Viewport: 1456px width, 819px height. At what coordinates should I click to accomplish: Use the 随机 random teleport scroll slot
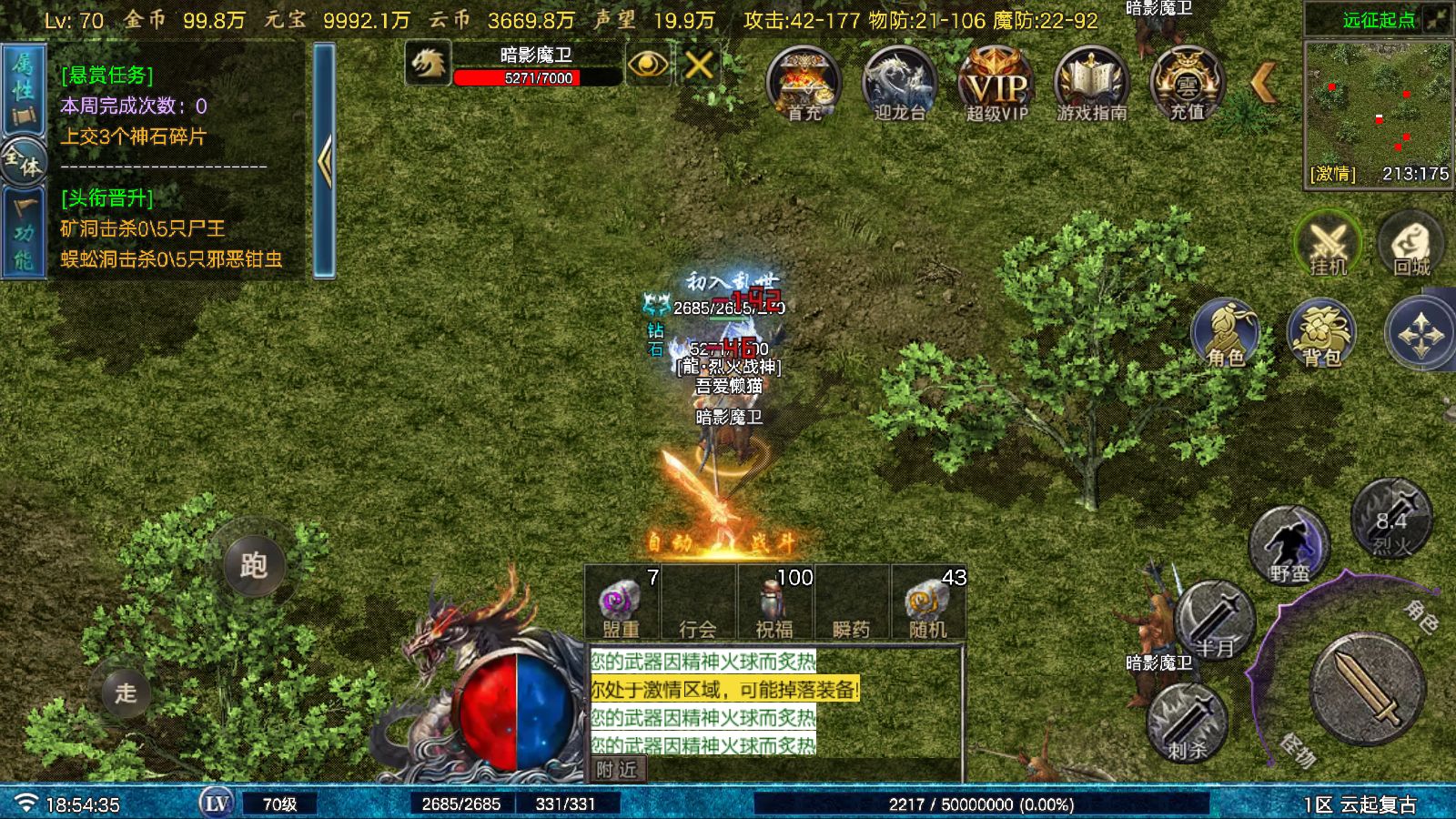pos(927,603)
